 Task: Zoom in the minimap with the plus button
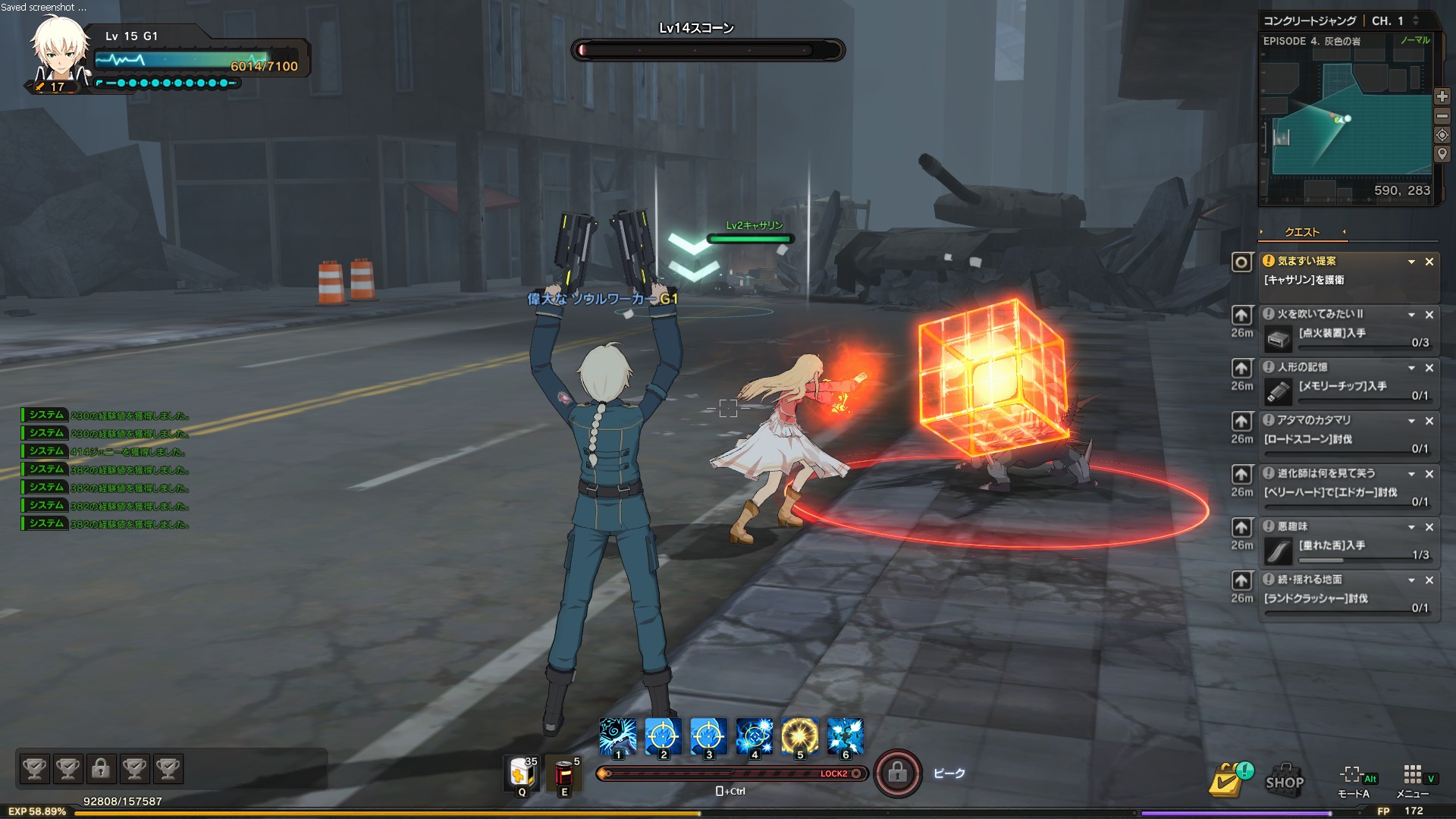click(x=1442, y=97)
